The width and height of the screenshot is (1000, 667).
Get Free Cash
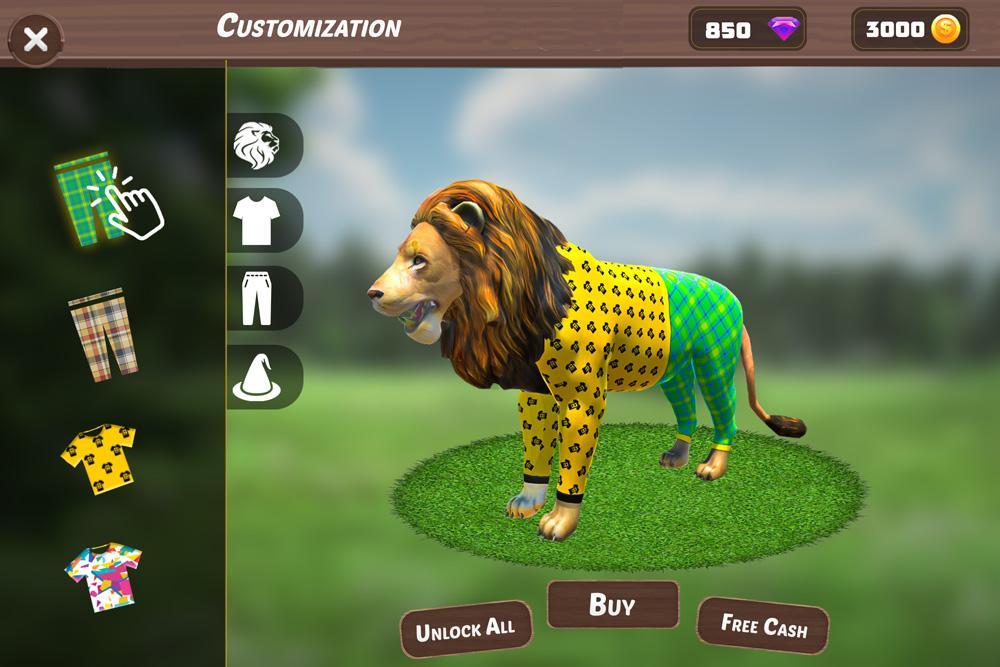coord(763,627)
